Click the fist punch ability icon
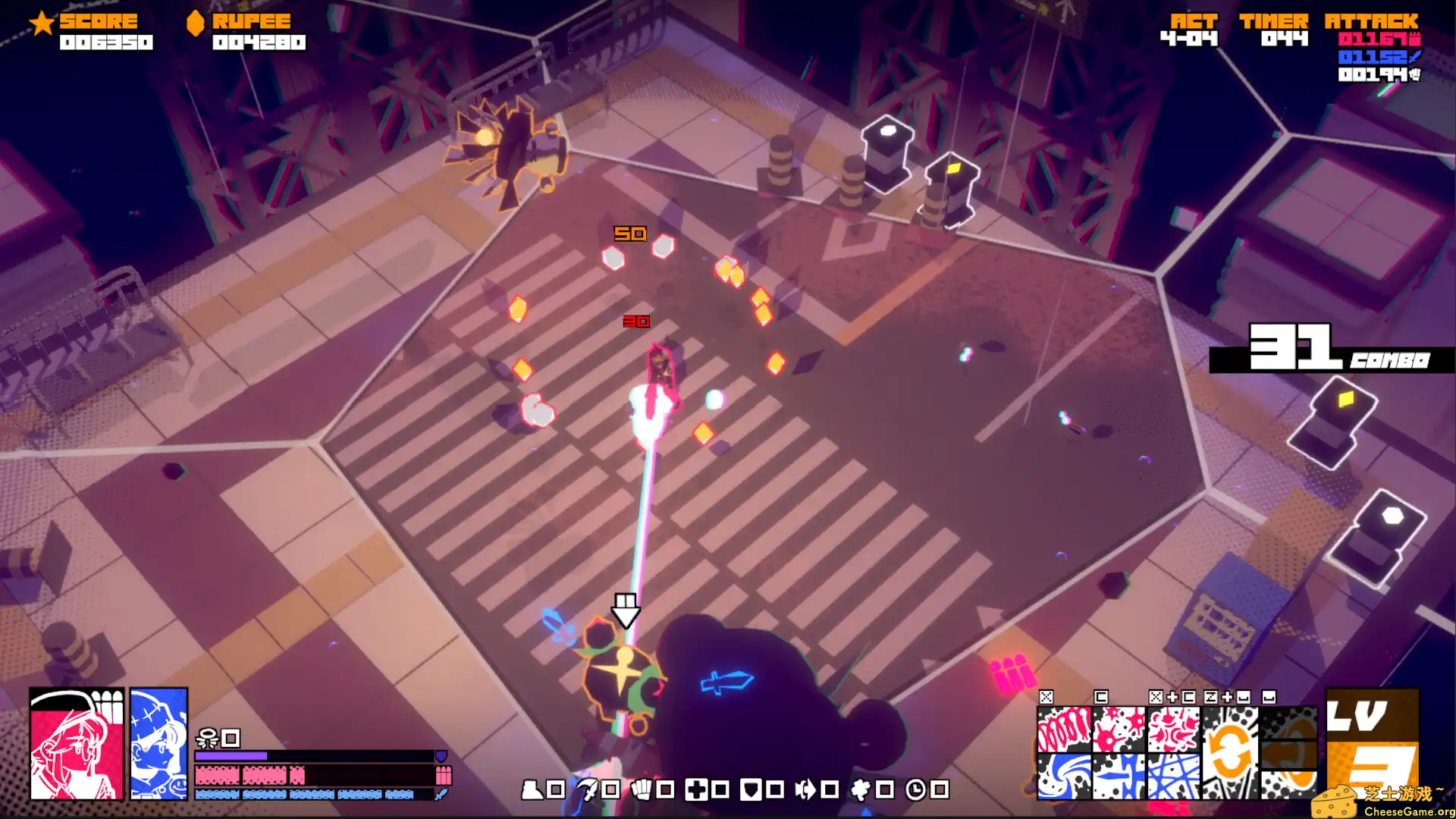The height and width of the screenshot is (819, 1456). [642, 790]
